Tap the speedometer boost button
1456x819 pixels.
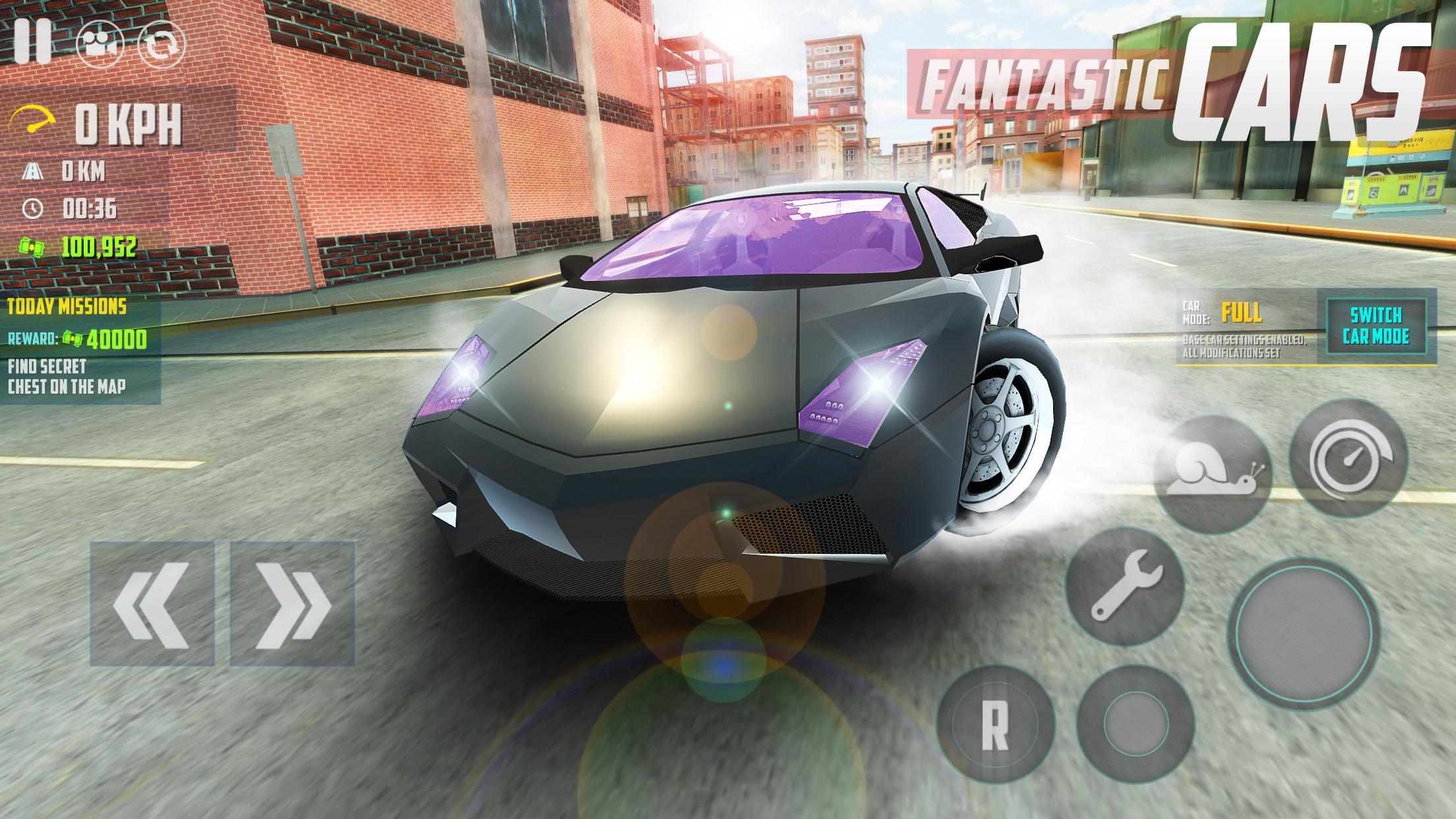[1349, 458]
